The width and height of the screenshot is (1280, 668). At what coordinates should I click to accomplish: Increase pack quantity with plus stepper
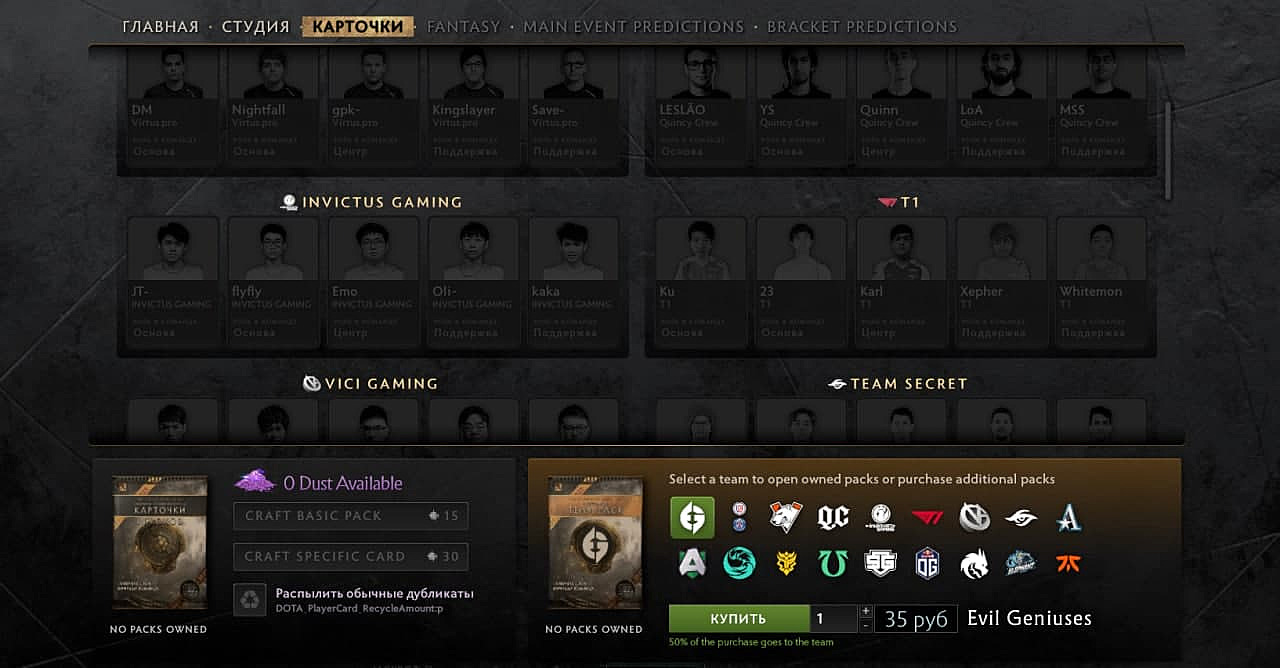click(866, 611)
